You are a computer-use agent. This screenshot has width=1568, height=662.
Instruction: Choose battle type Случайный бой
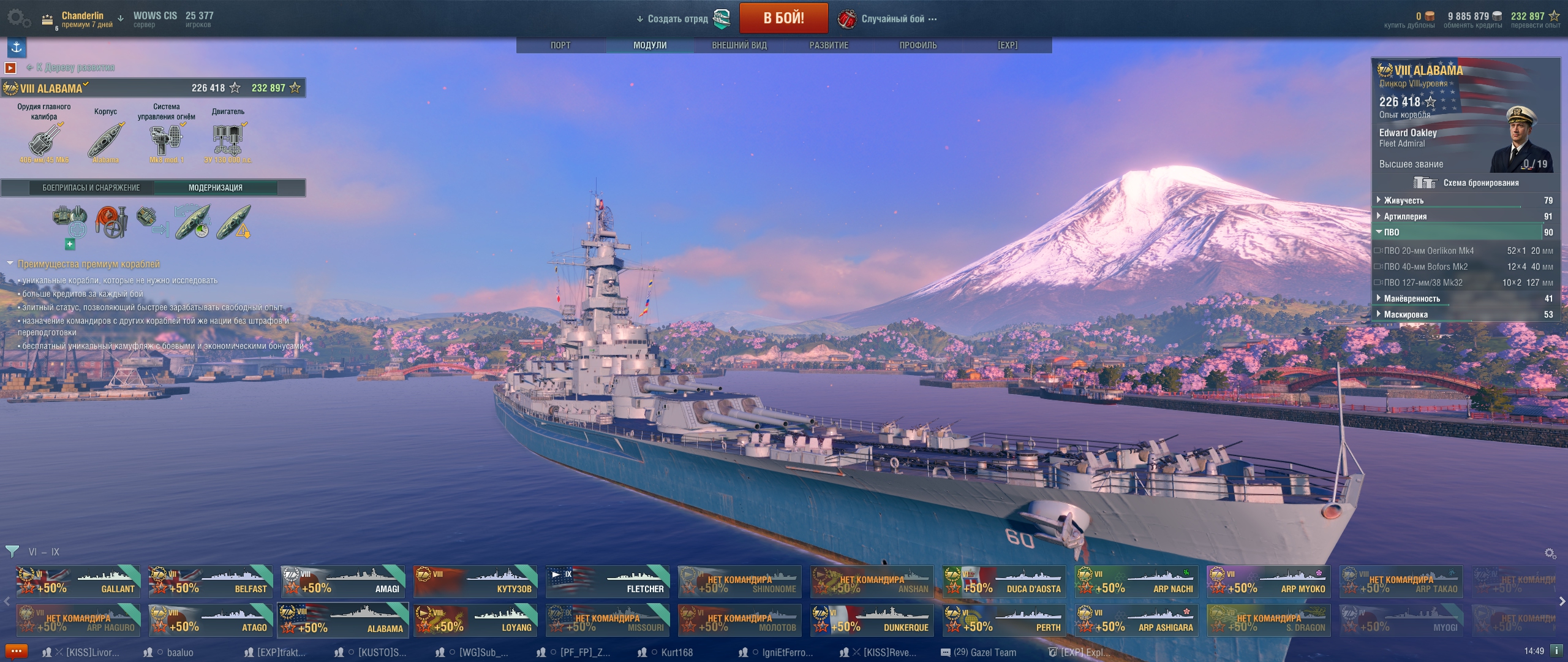tap(892, 19)
